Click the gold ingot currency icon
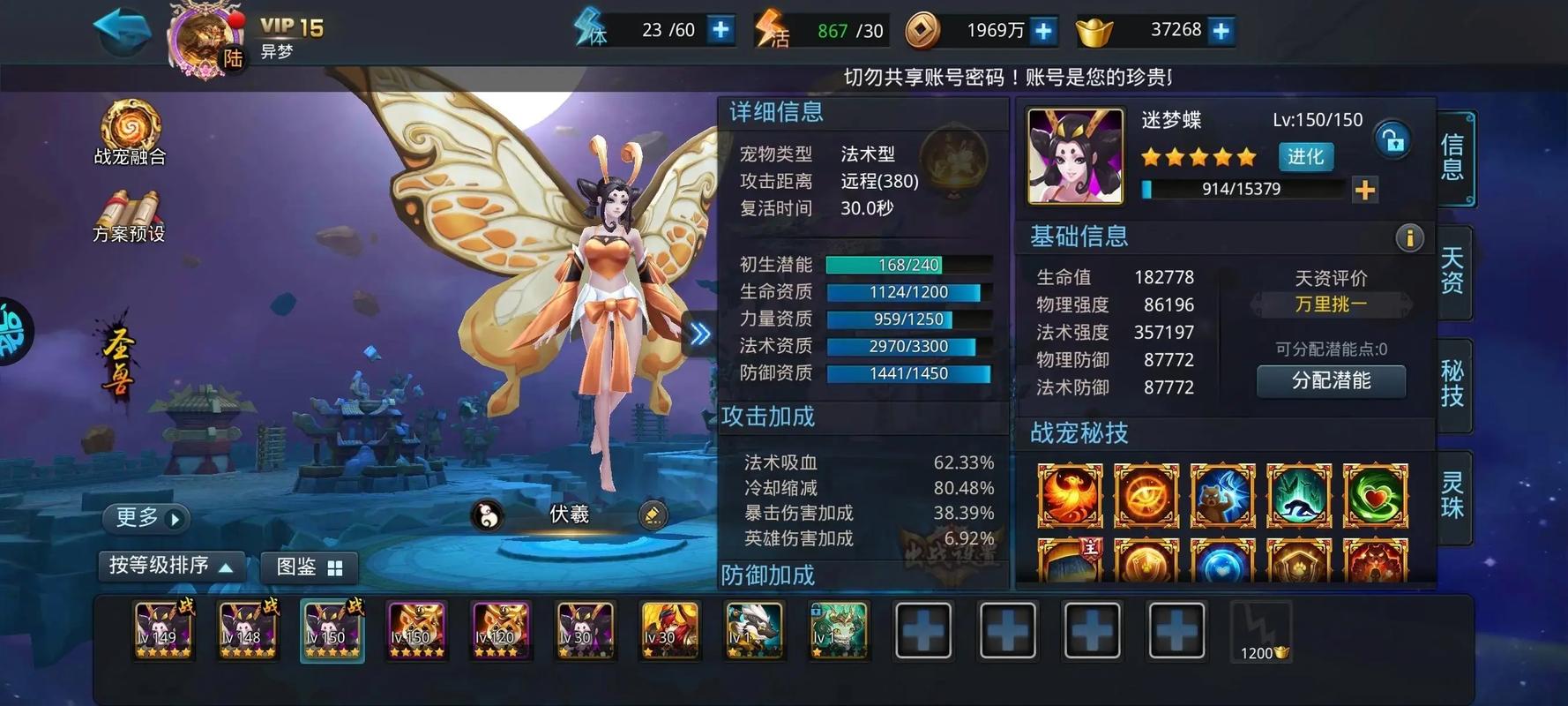The width and height of the screenshot is (1568, 706). [x=1092, y=29]
